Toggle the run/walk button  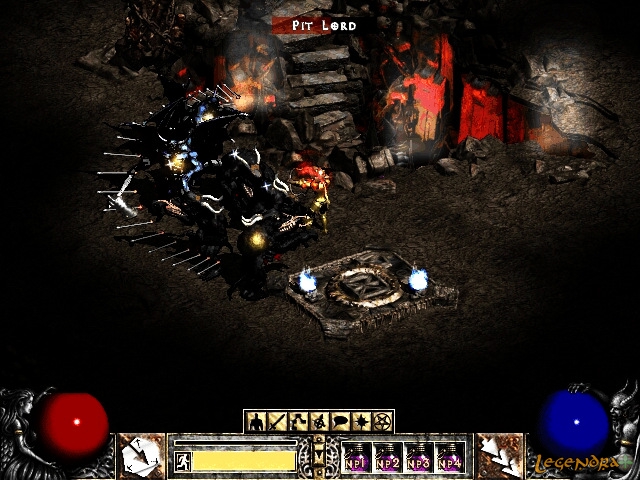click(183, 460)
